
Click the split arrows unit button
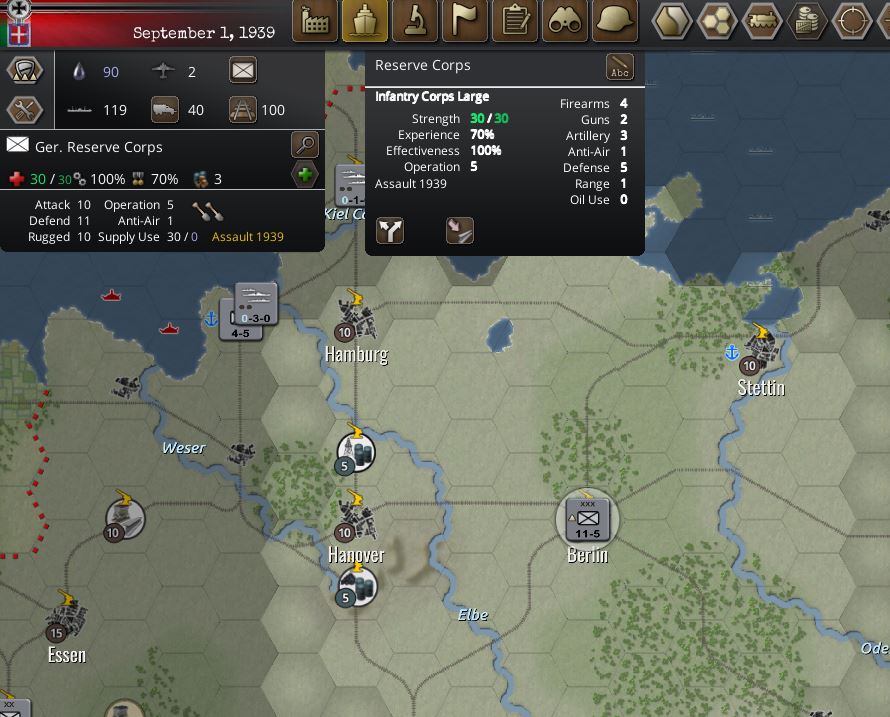click(x=390, y=231)
